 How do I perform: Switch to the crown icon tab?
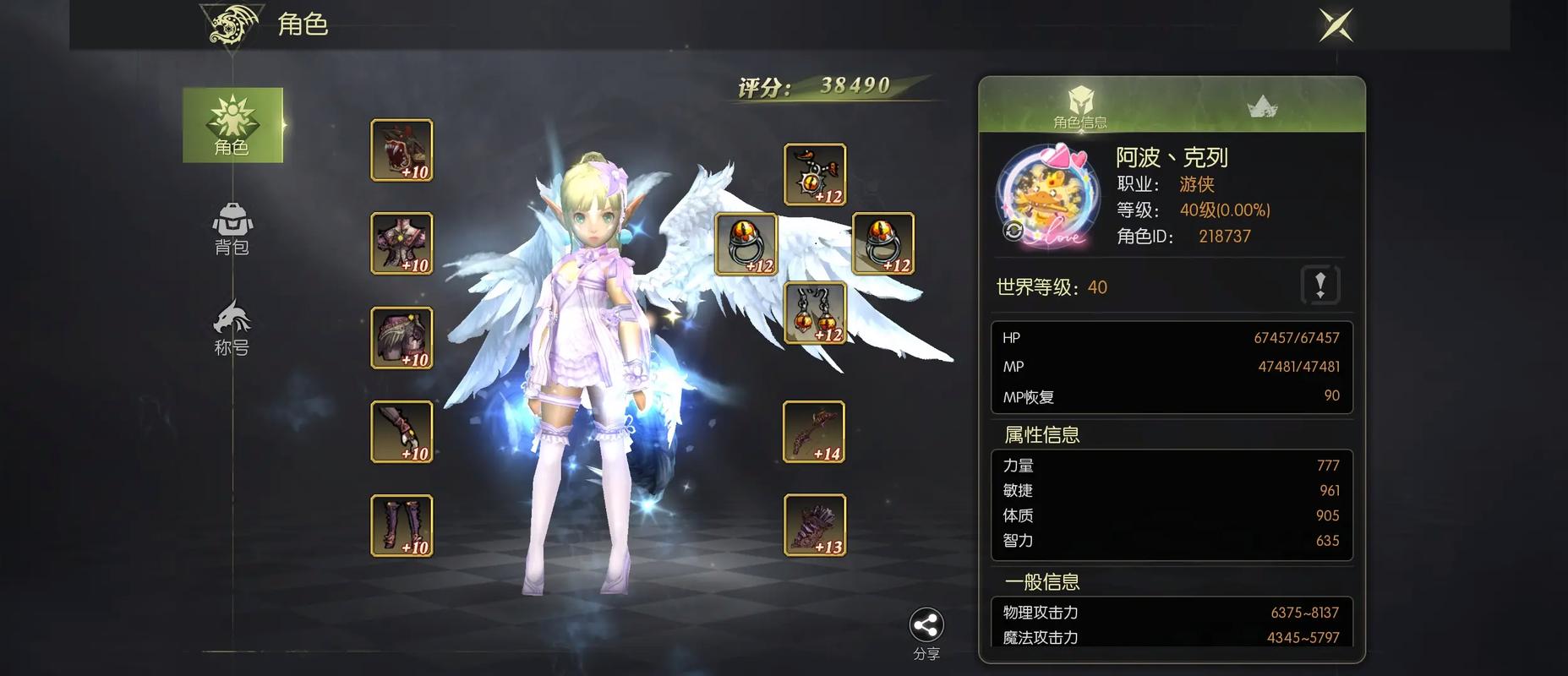click(x=1262, y=106)
